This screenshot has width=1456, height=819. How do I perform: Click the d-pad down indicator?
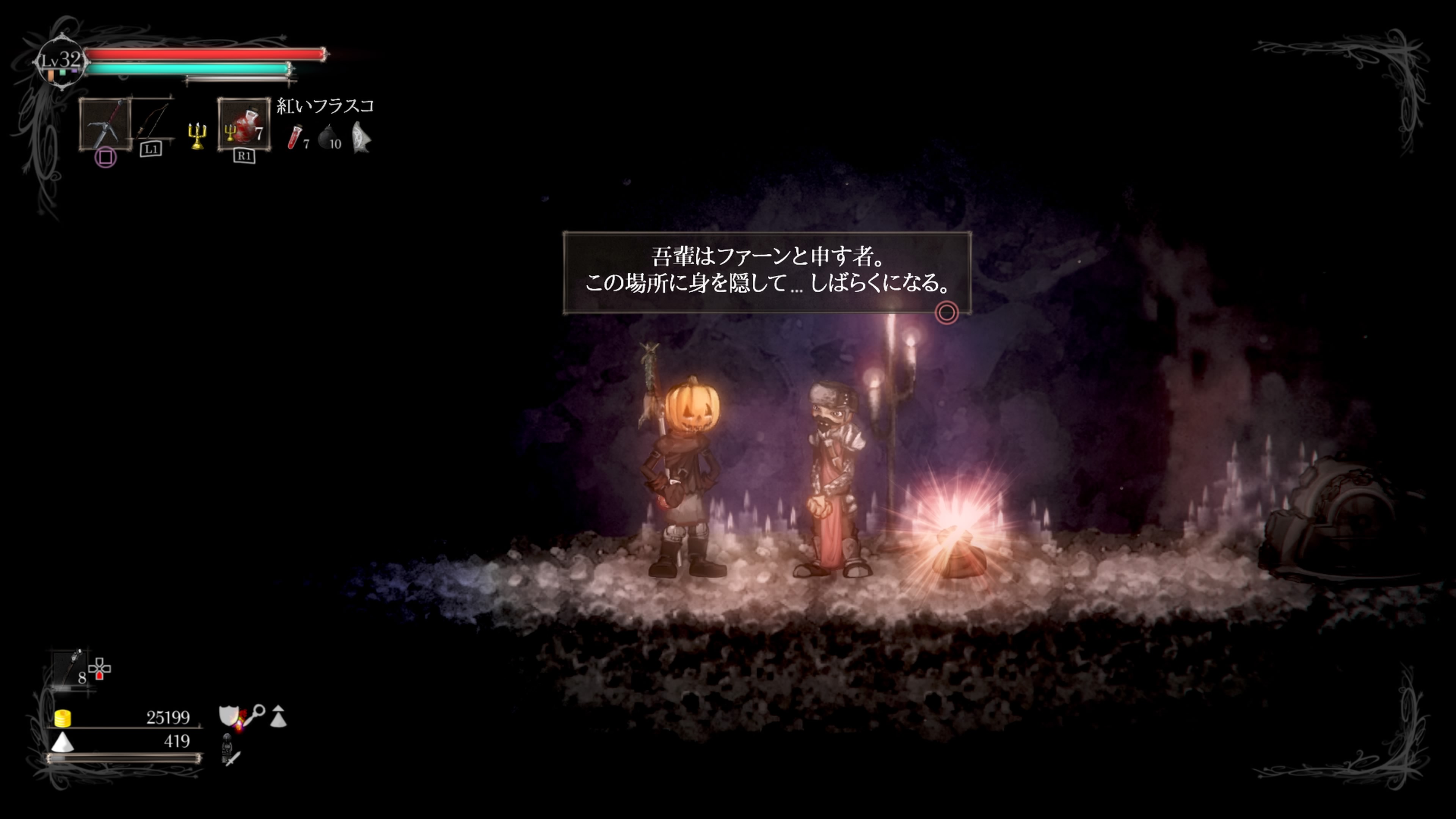click(x=99, y=676)
